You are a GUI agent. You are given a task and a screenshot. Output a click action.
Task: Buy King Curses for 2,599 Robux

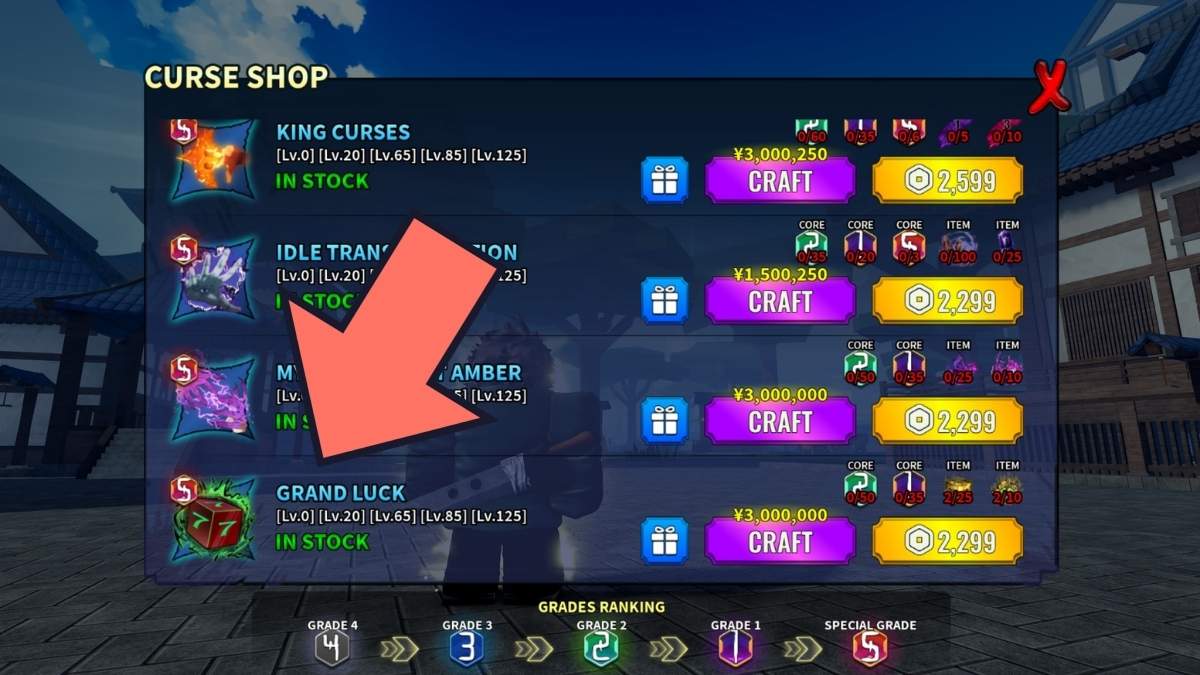click(x=947, y=181)
